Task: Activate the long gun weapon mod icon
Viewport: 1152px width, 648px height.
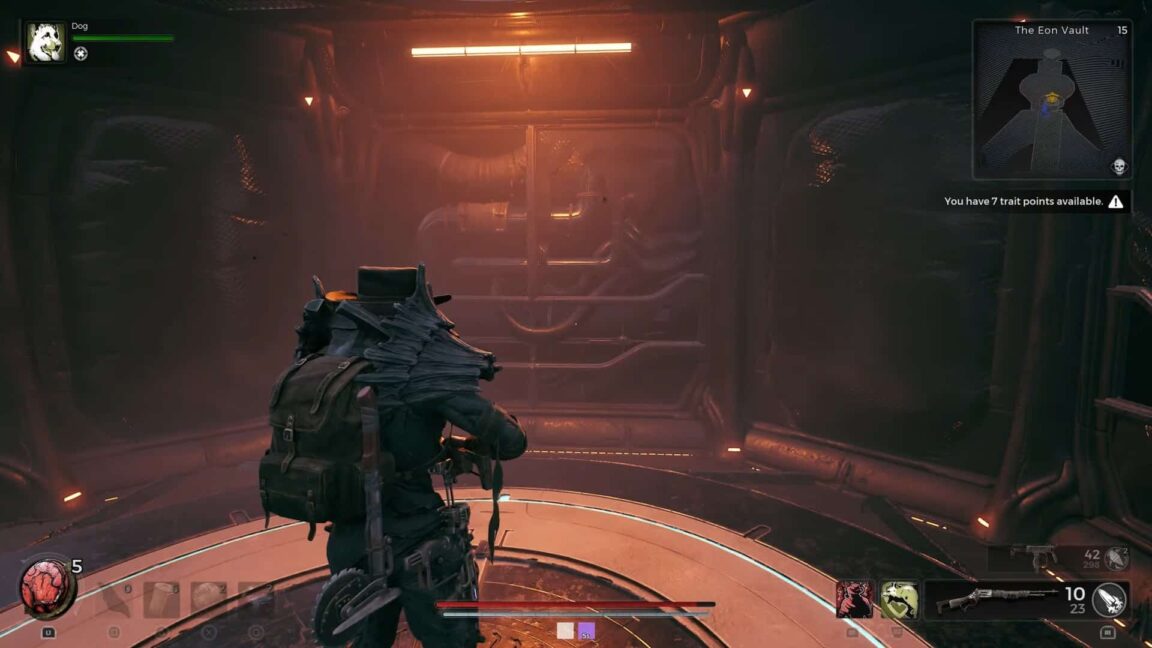Action: (x=1108, y=599)
